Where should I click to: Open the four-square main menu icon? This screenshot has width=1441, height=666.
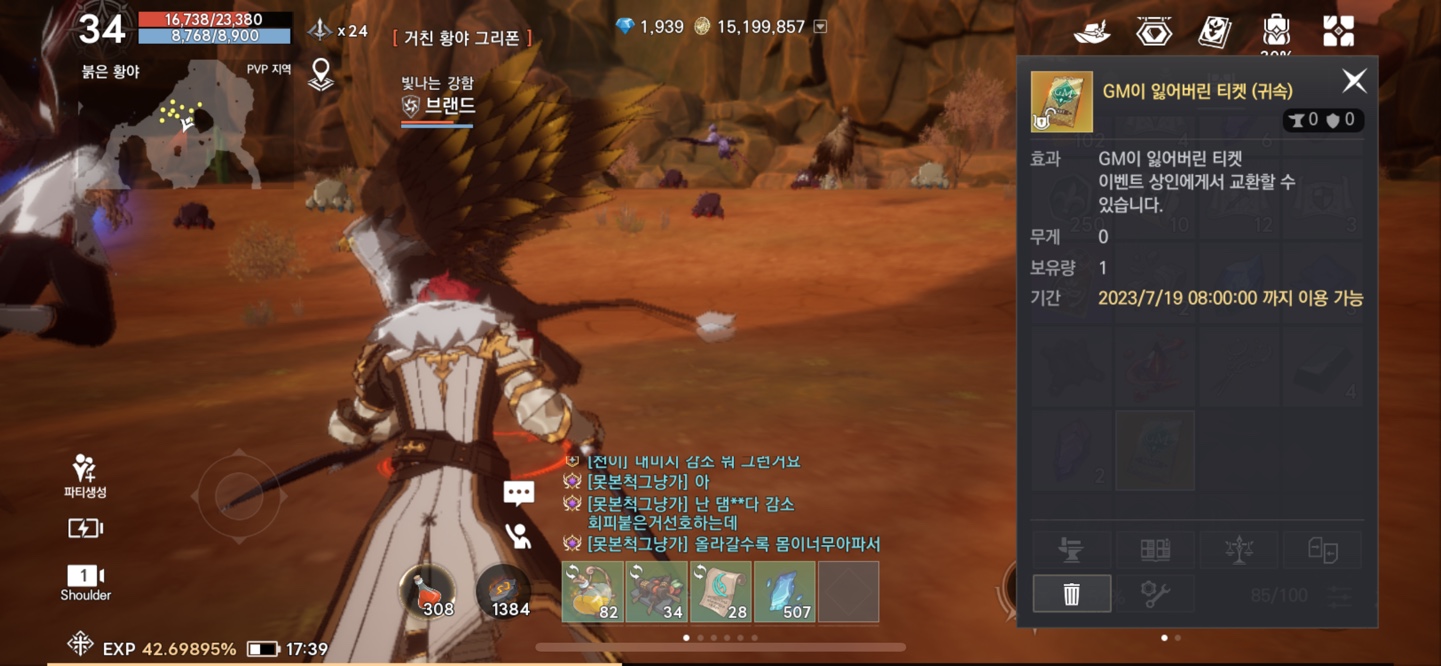coord(1338,31)
